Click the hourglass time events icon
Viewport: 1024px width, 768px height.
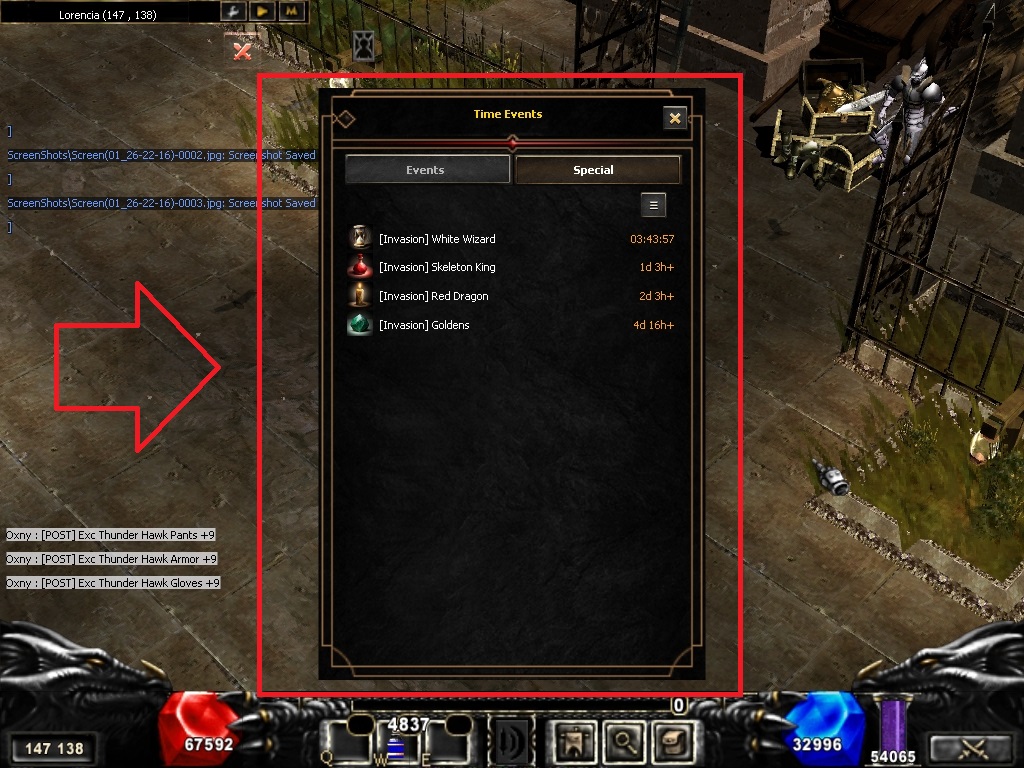pyautogui.click(x=364, y=46)
